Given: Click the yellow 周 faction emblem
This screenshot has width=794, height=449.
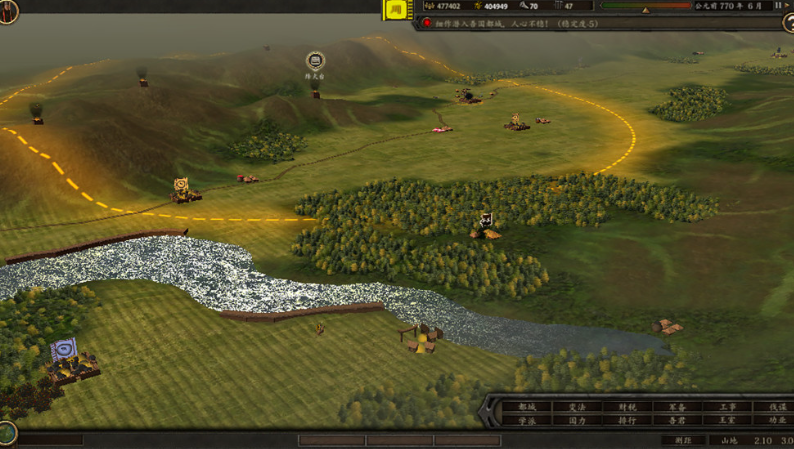Looking at the screenshot, I should click(397, 11).
